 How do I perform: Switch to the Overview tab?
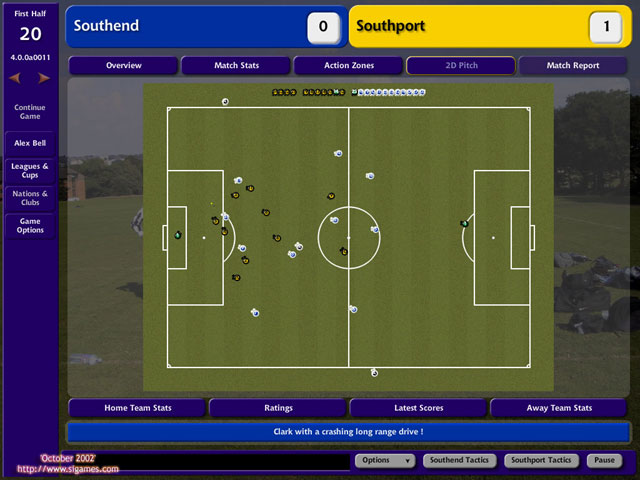[123, 66]
